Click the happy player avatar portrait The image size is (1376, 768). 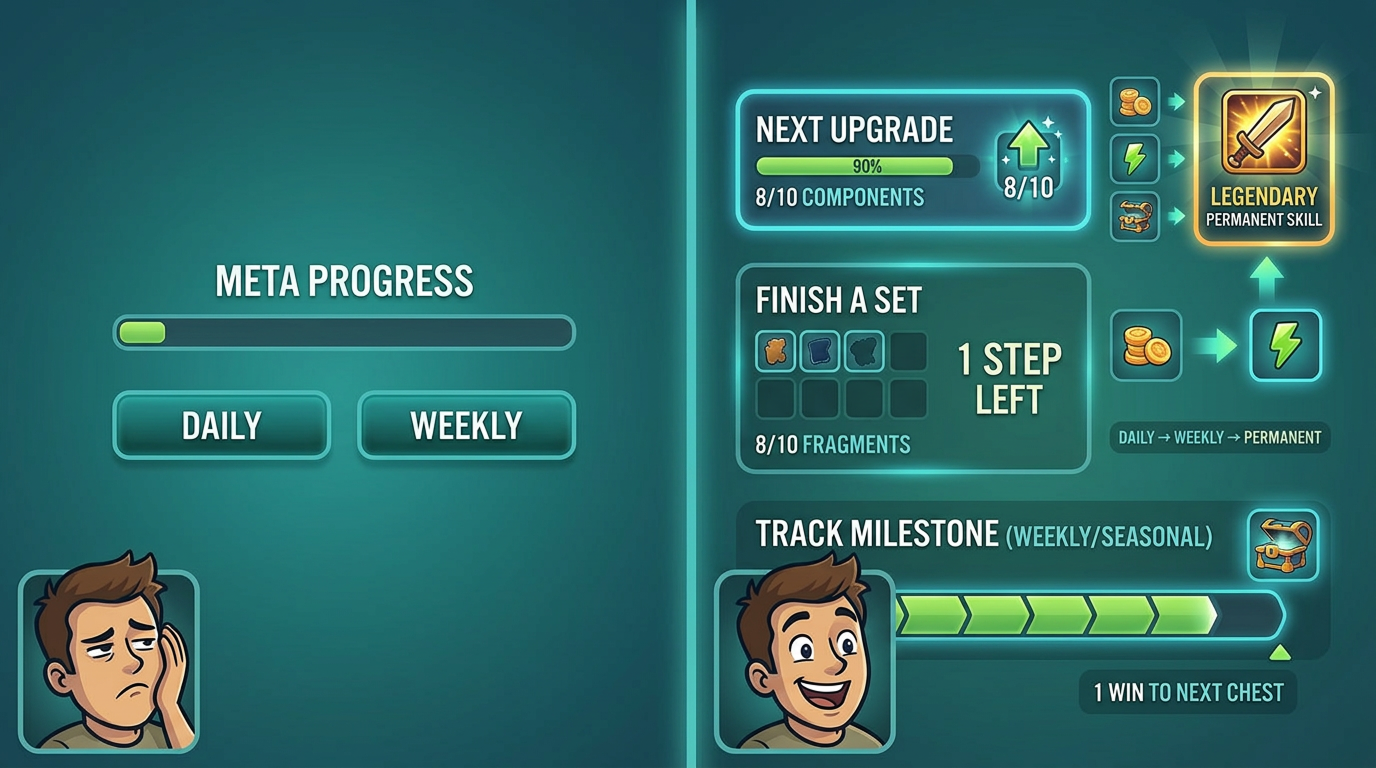(x=805, y=660)
